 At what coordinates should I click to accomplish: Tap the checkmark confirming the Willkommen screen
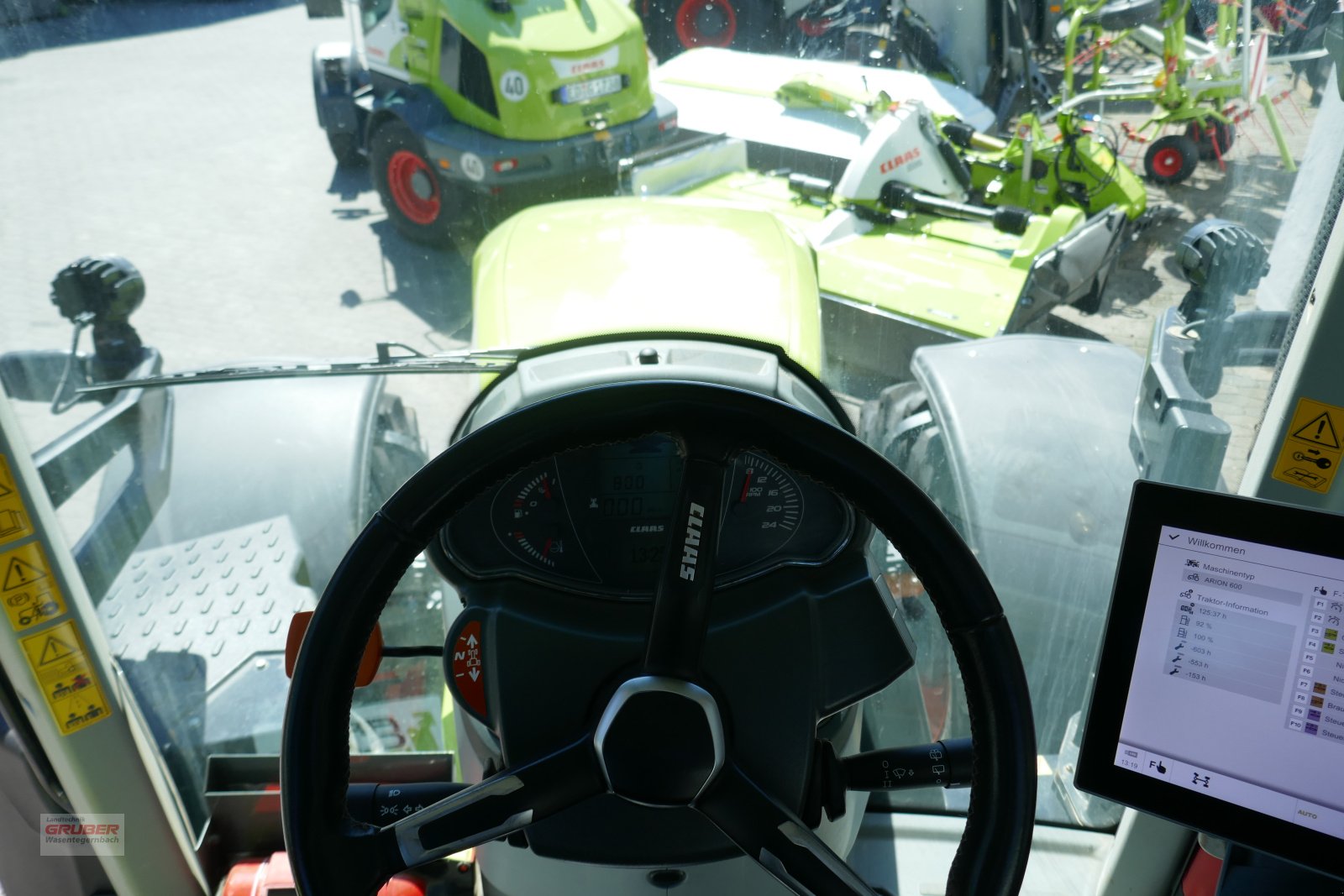(1173, 538)
